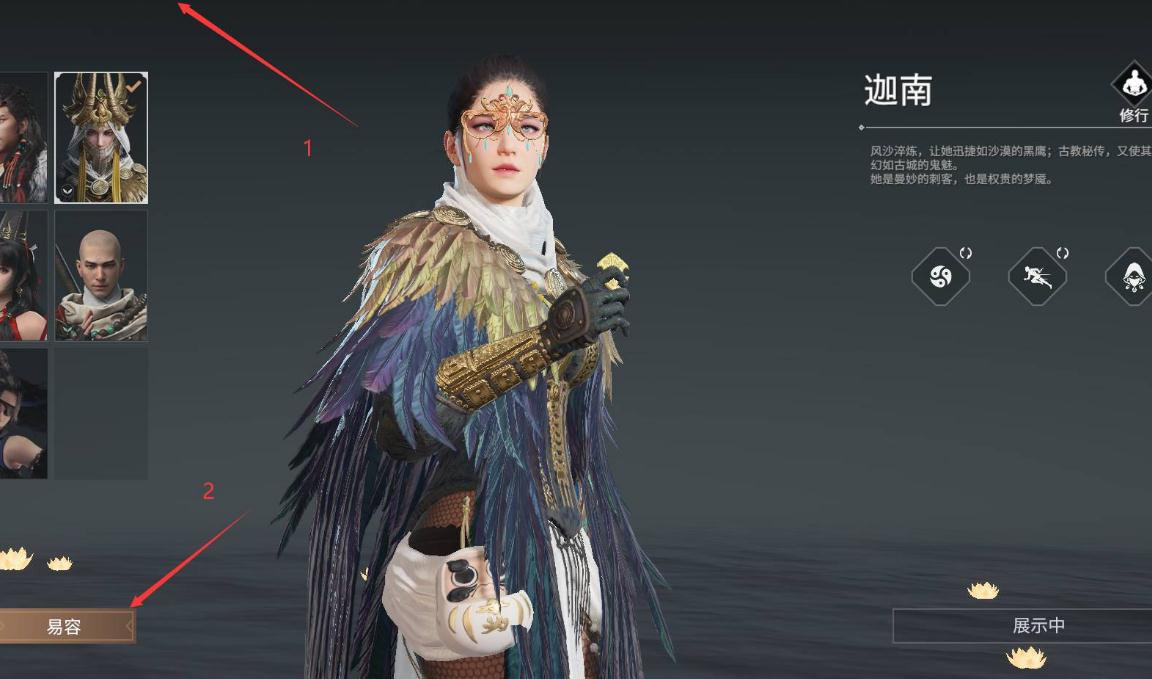
Task: Choose the bald monk hero portrait
Action: point(101,275)
